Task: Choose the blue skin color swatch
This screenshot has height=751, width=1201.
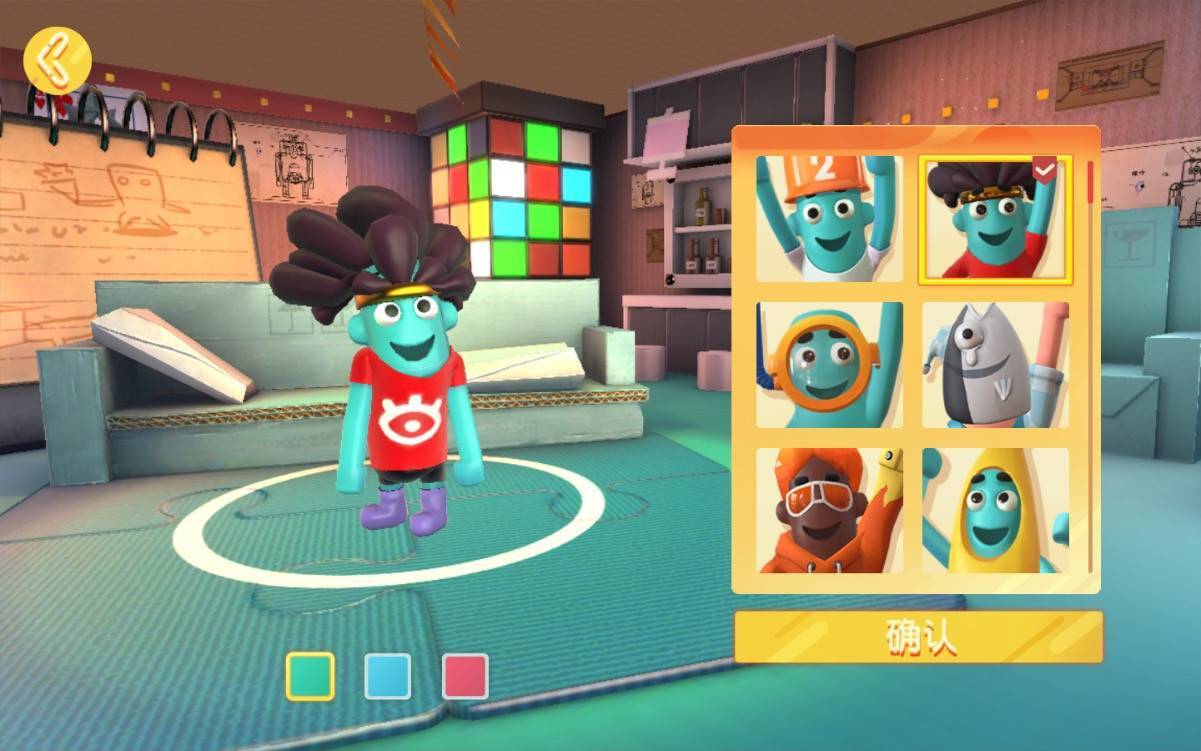Action: tap(388, 676)
